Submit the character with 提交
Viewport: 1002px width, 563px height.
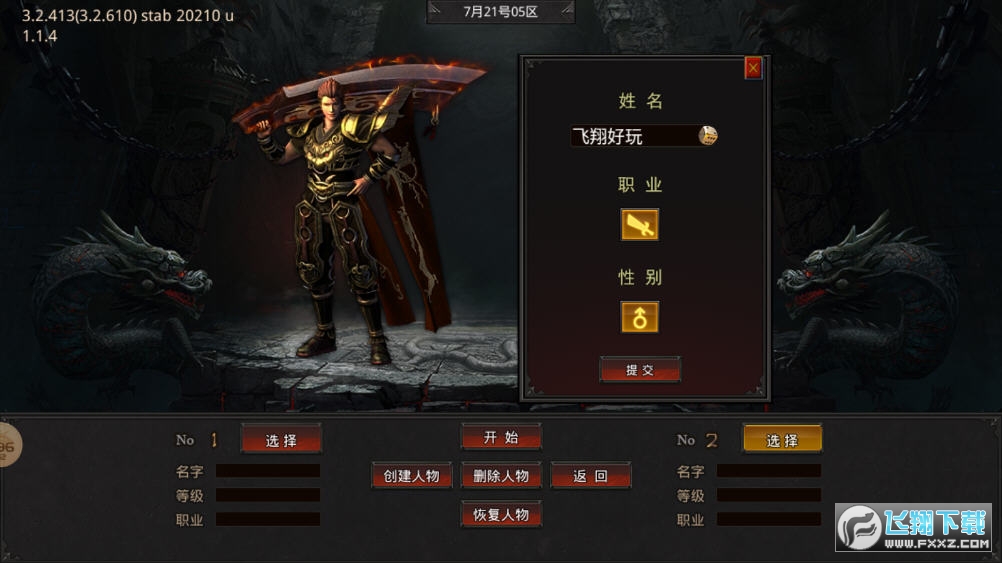(x=640, y=370)
